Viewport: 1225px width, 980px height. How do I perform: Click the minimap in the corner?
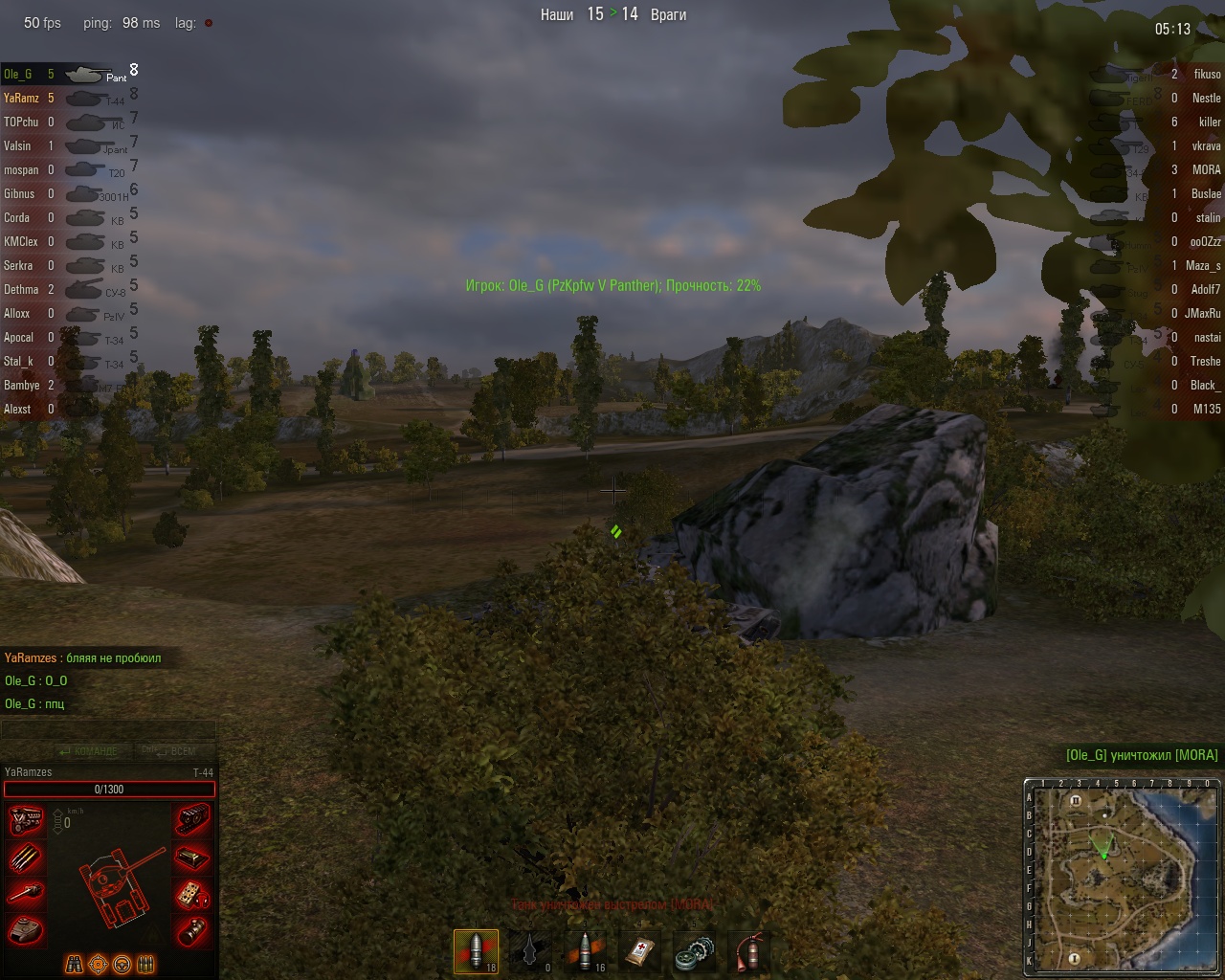[1124, 877]
